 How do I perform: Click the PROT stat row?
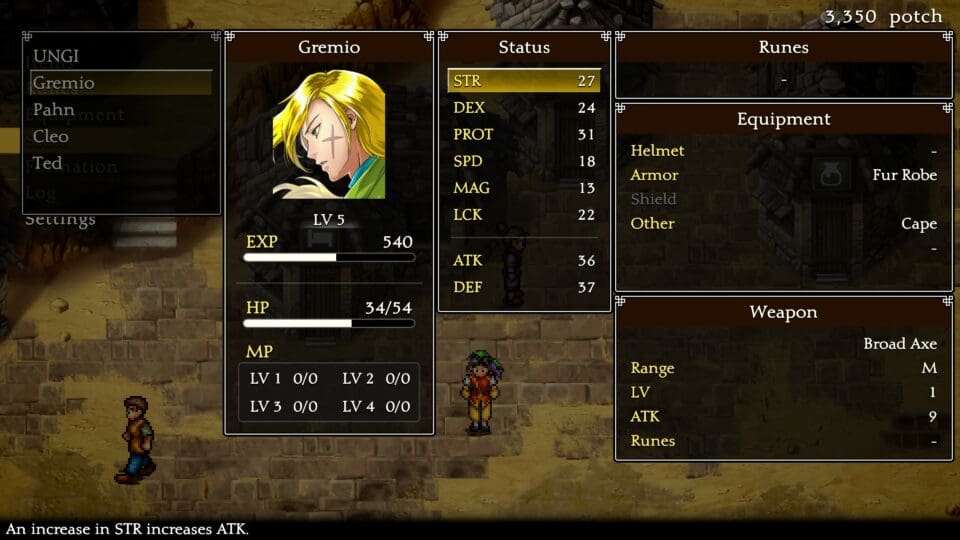point(523,134)
